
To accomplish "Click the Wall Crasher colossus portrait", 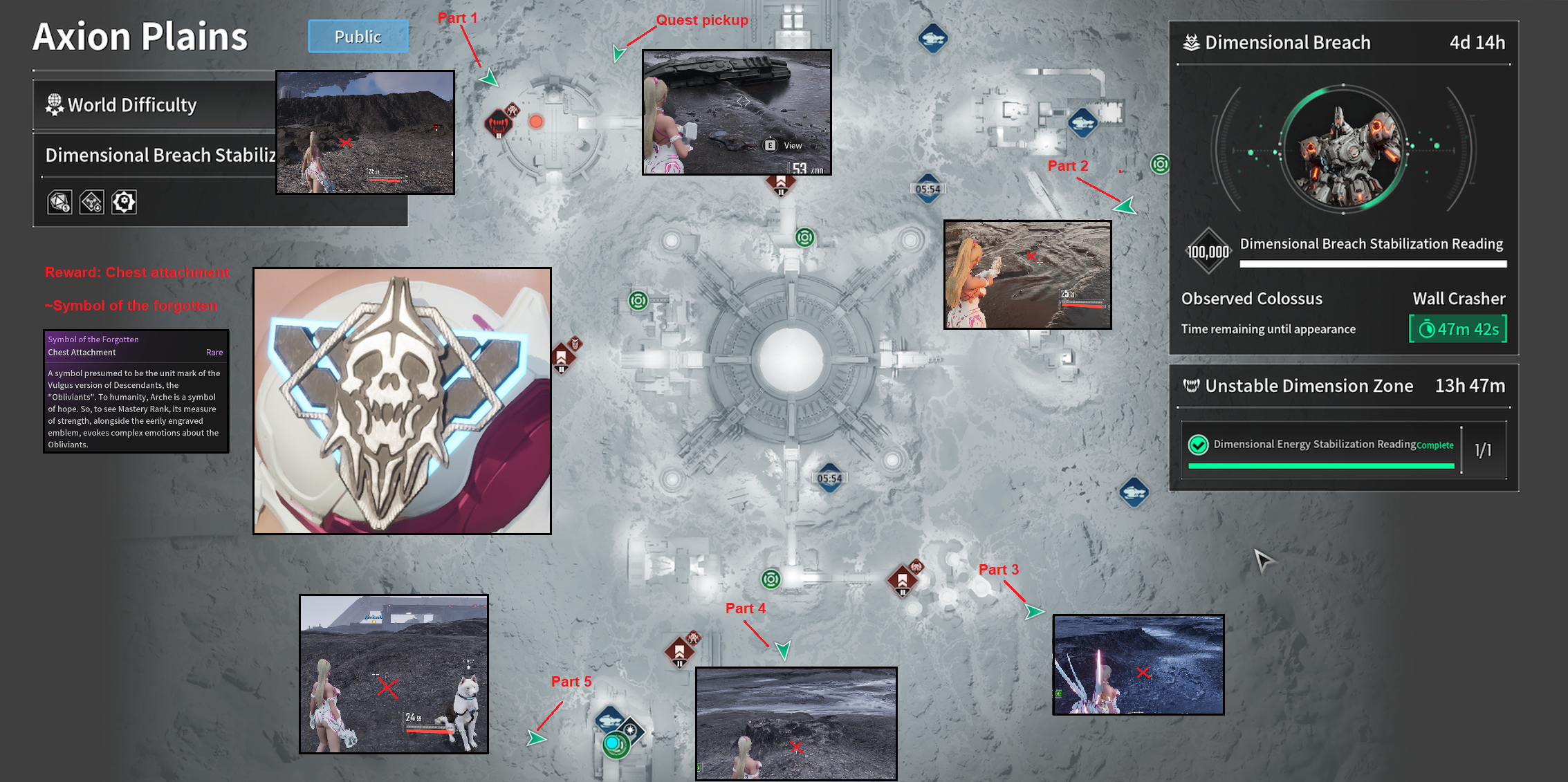I will click(1343, 149).
